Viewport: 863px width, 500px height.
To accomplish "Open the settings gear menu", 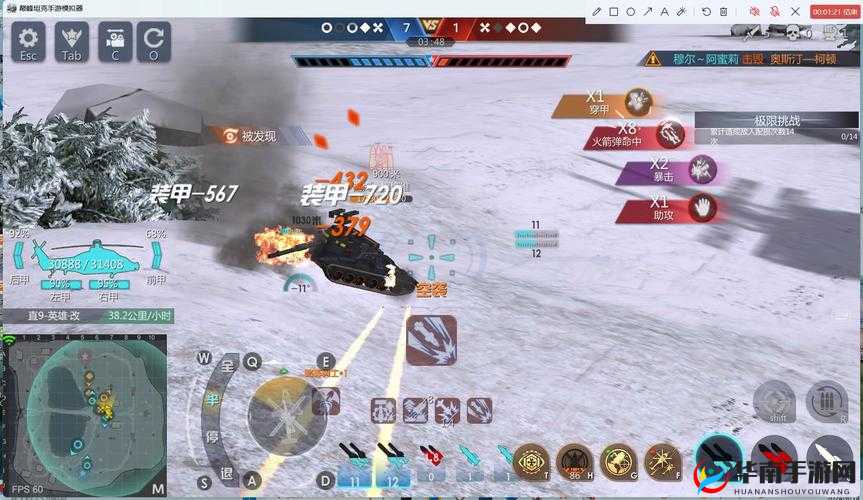I will click(28, 42).
